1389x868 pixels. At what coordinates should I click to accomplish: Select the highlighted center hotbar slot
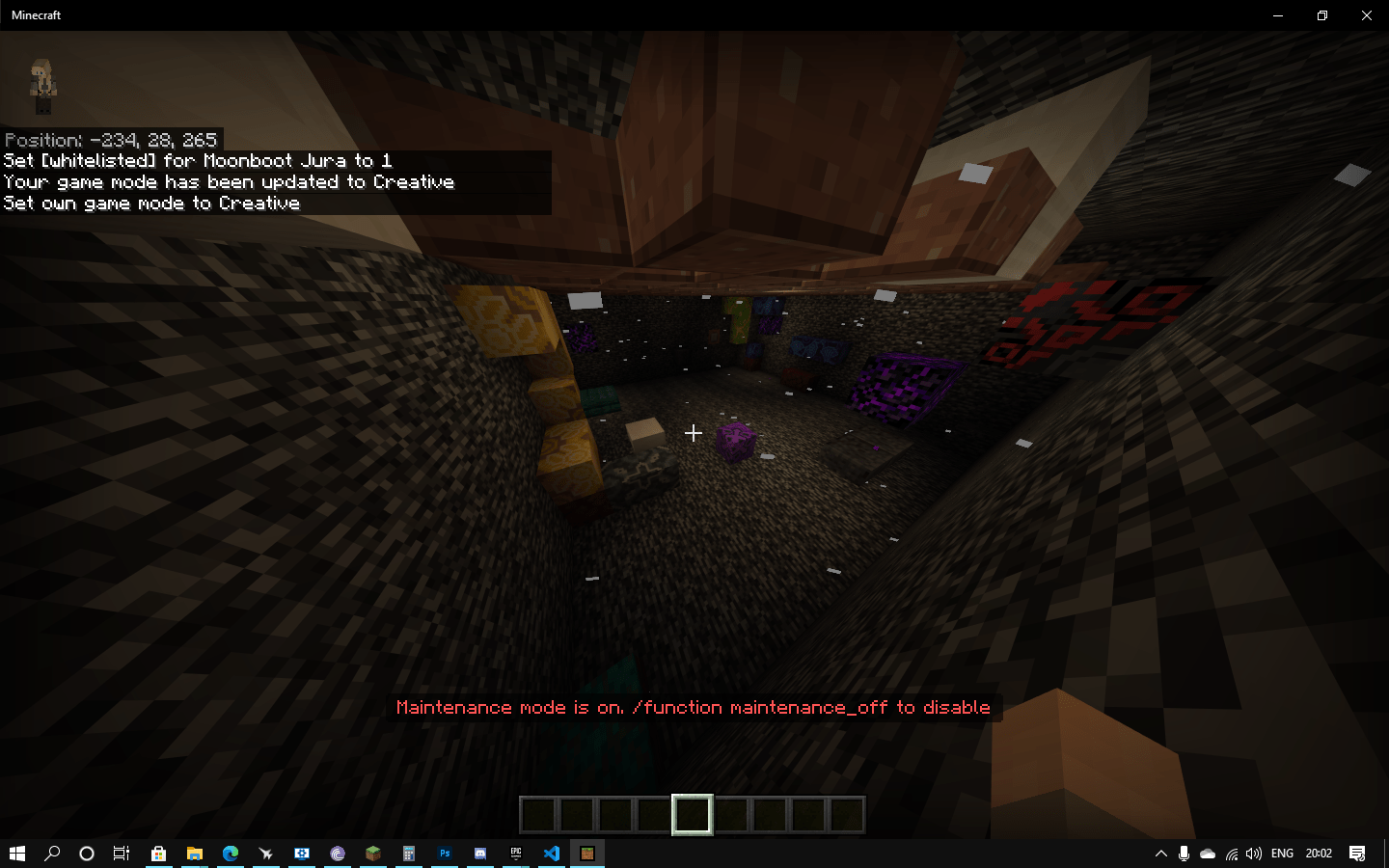click(x=694, y=815)
